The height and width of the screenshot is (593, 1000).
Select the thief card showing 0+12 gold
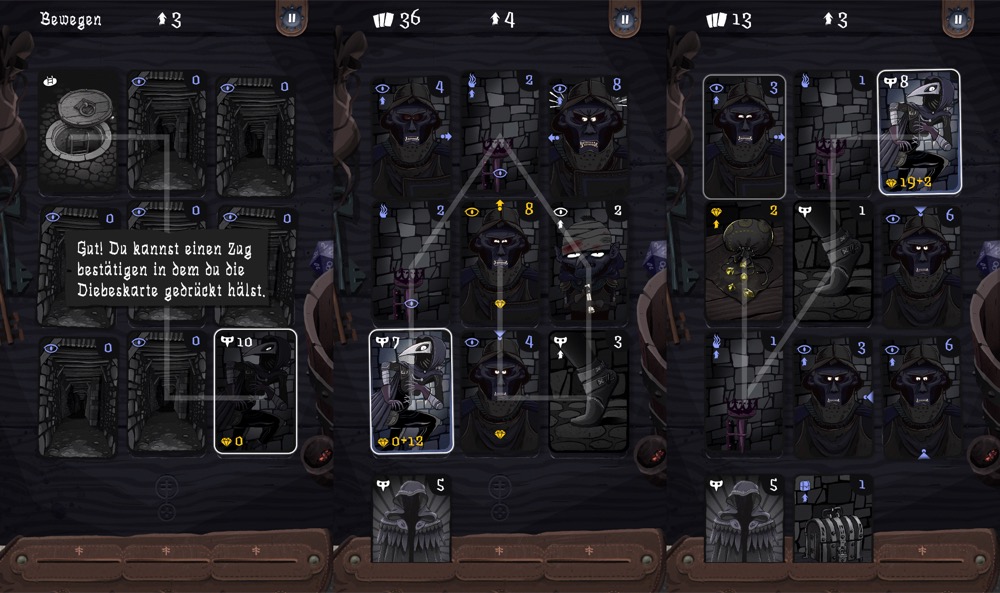point(411,391)
